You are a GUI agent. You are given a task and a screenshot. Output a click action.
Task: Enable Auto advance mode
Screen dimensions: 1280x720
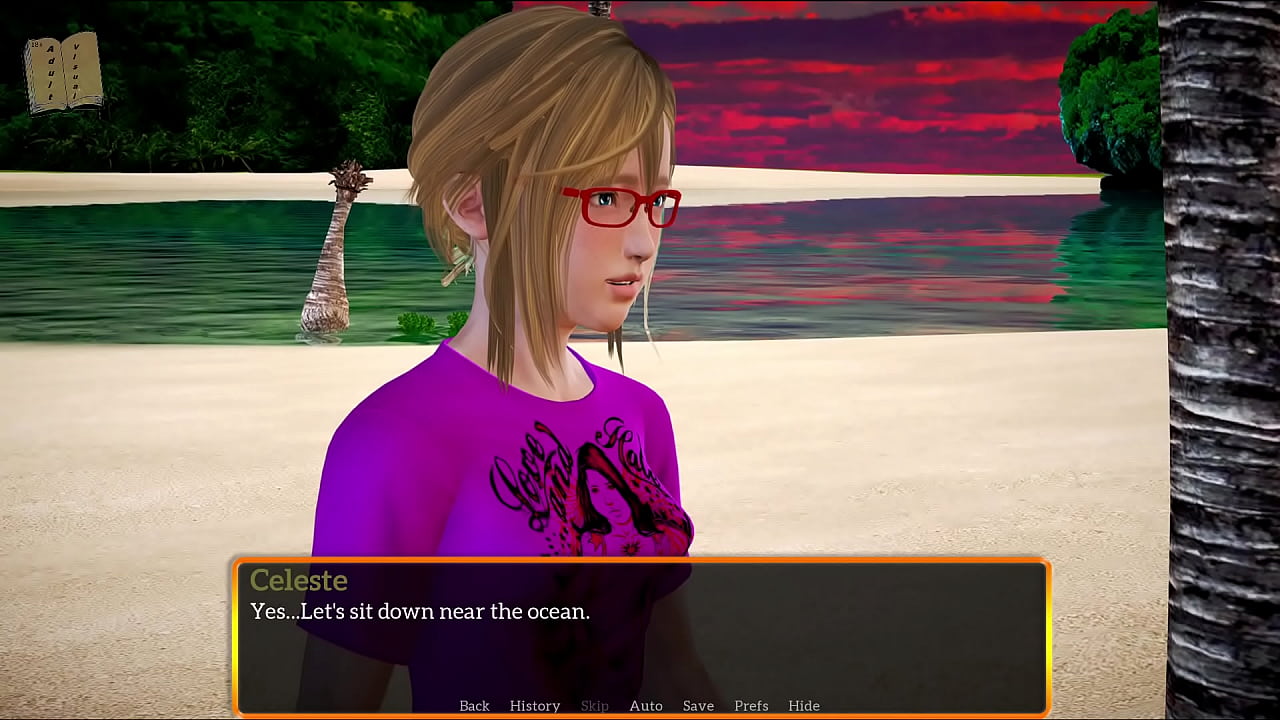tap(646, 706)
